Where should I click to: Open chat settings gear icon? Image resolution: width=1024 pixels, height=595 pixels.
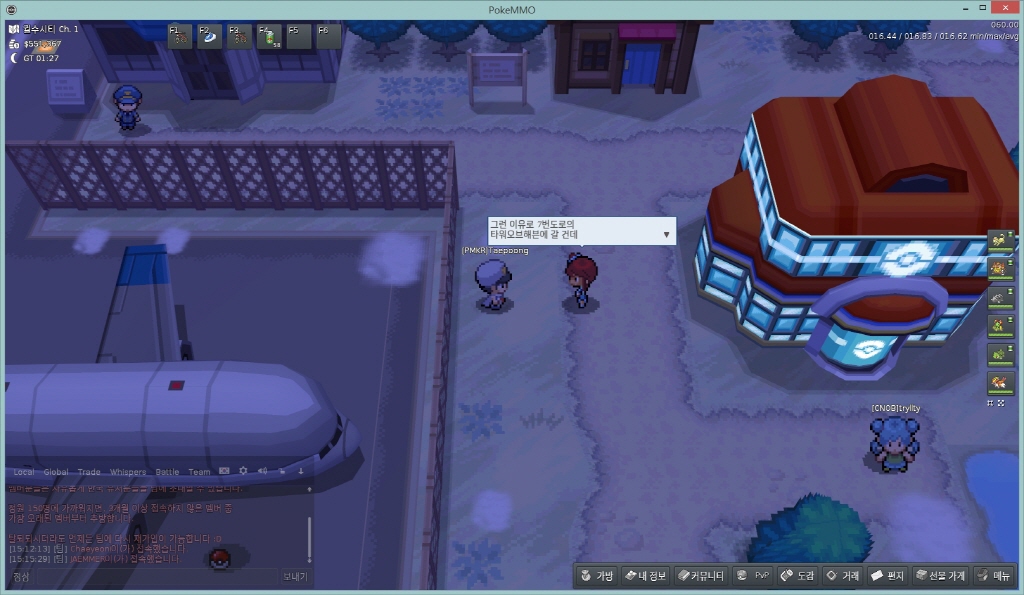click(x=243, y=471)
